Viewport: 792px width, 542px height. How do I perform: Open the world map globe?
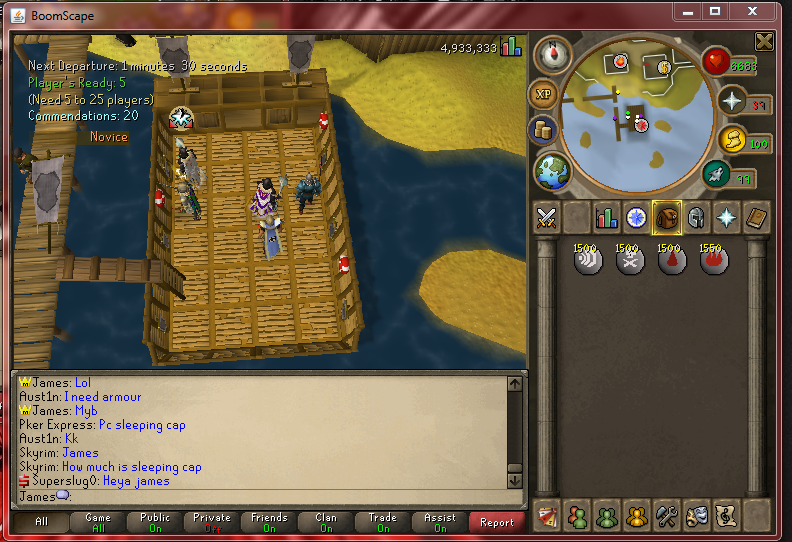click(551, 171)
